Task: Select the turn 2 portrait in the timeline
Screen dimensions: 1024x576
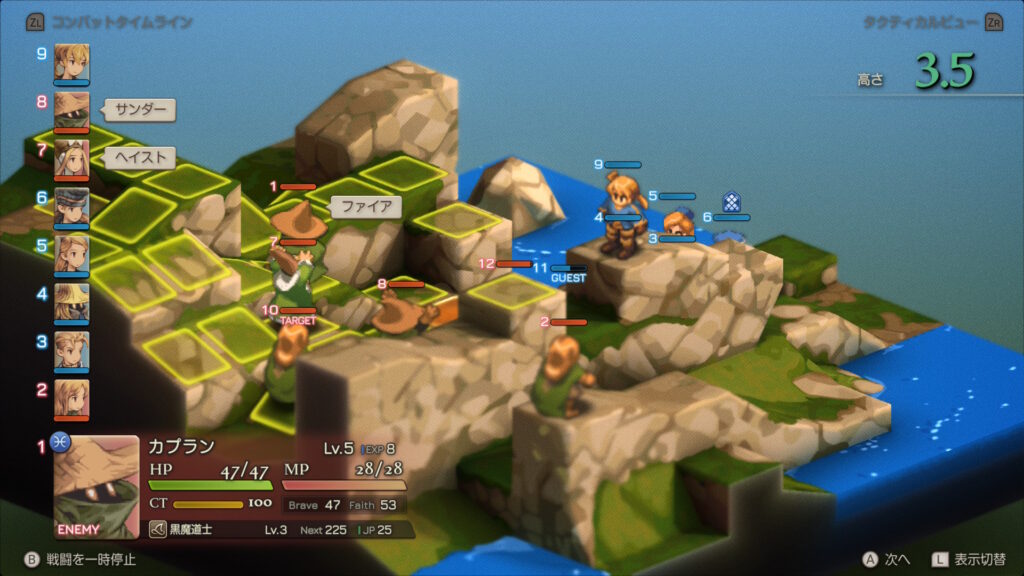Action: 71,397
